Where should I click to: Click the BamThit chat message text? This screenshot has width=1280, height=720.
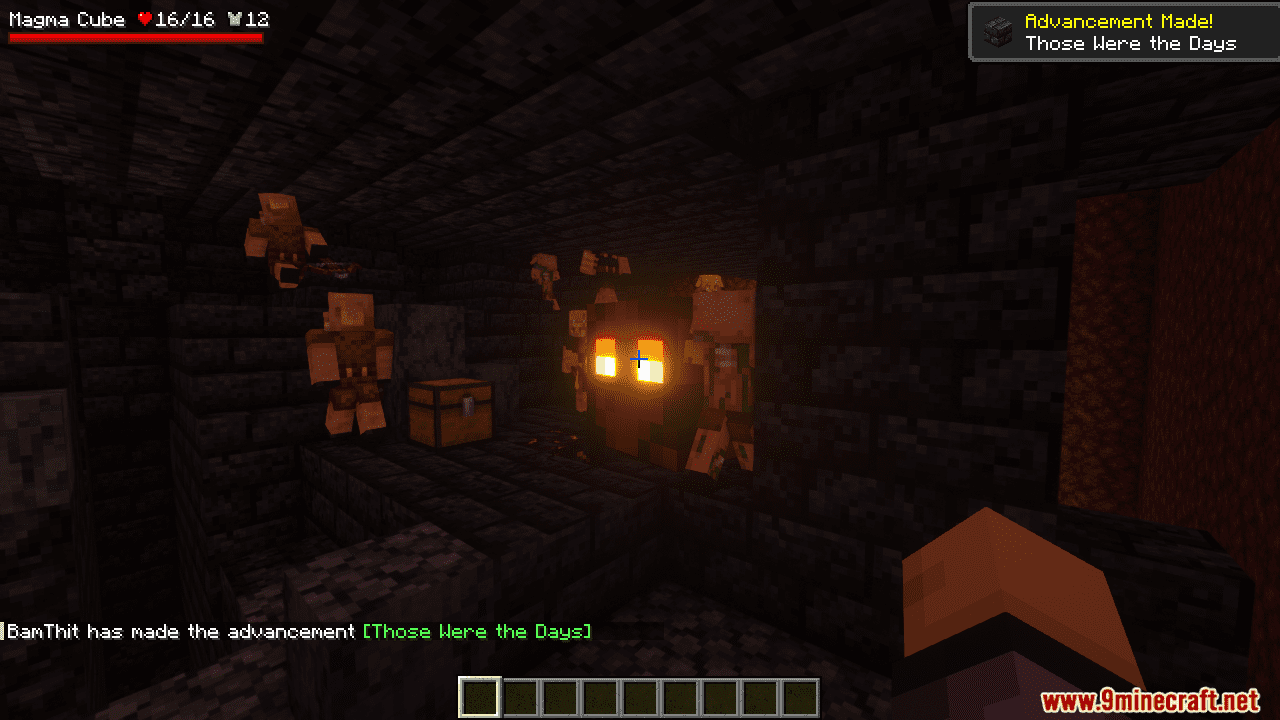(180, 631)
